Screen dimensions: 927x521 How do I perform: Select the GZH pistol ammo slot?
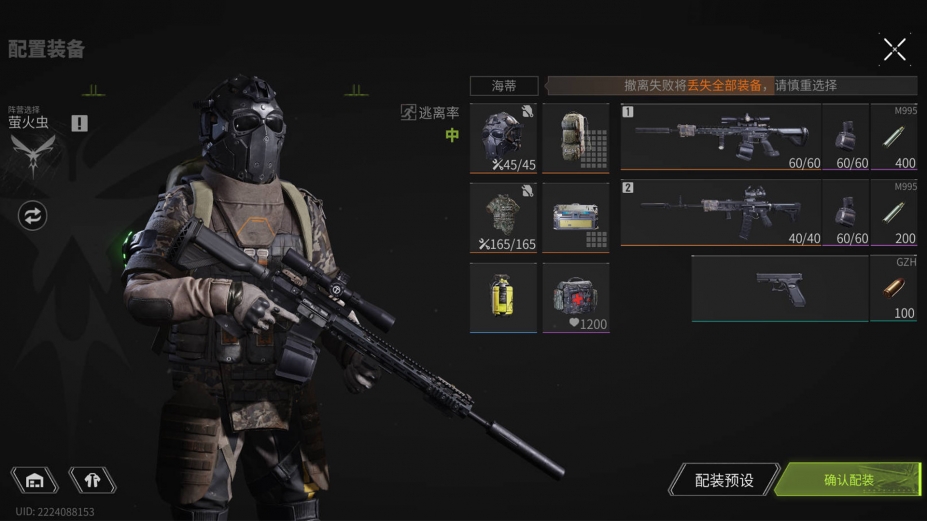(x=894, y=288)
